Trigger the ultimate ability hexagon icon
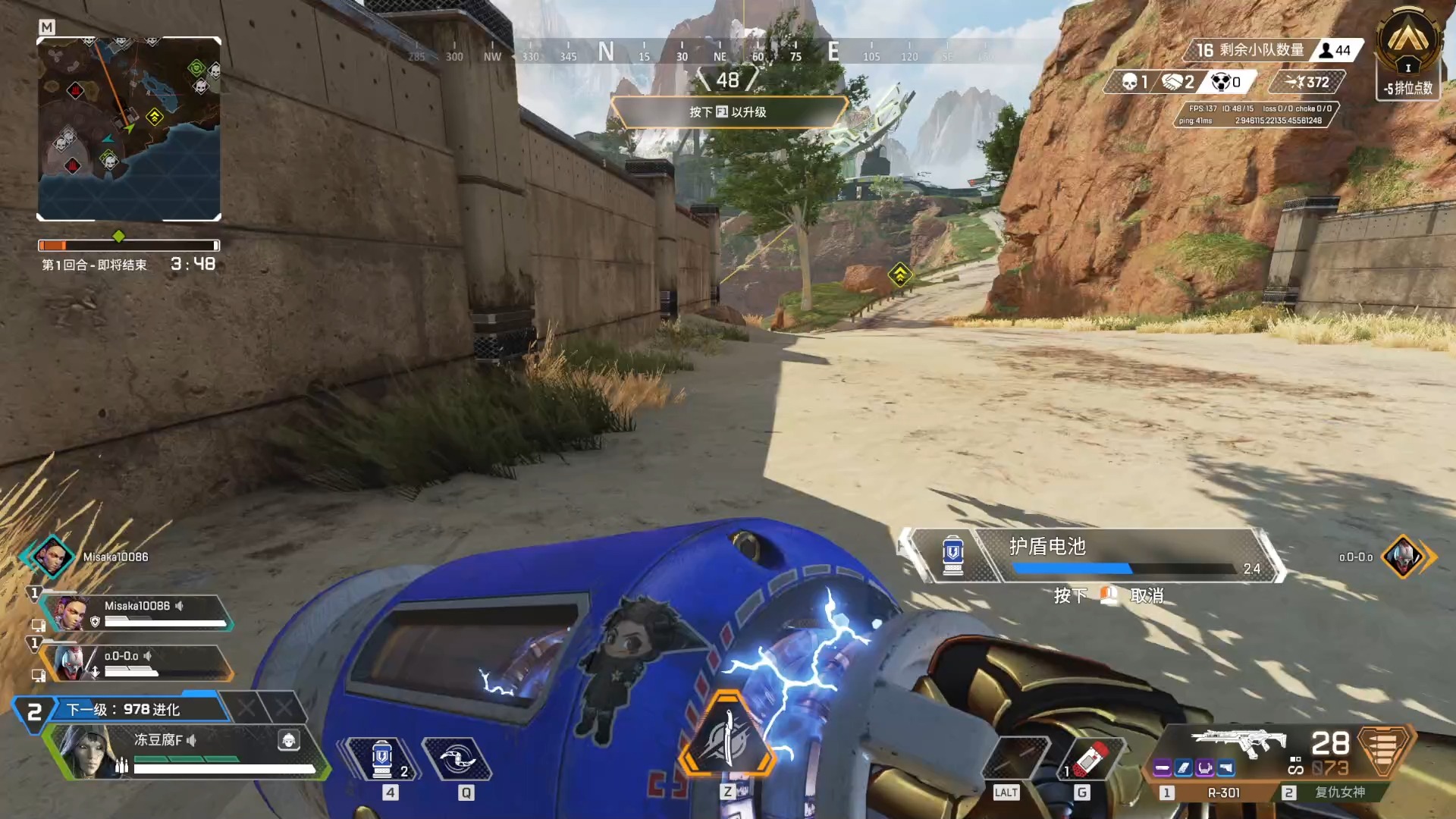The image size is (1456, 819). click(x=726, y=736)
